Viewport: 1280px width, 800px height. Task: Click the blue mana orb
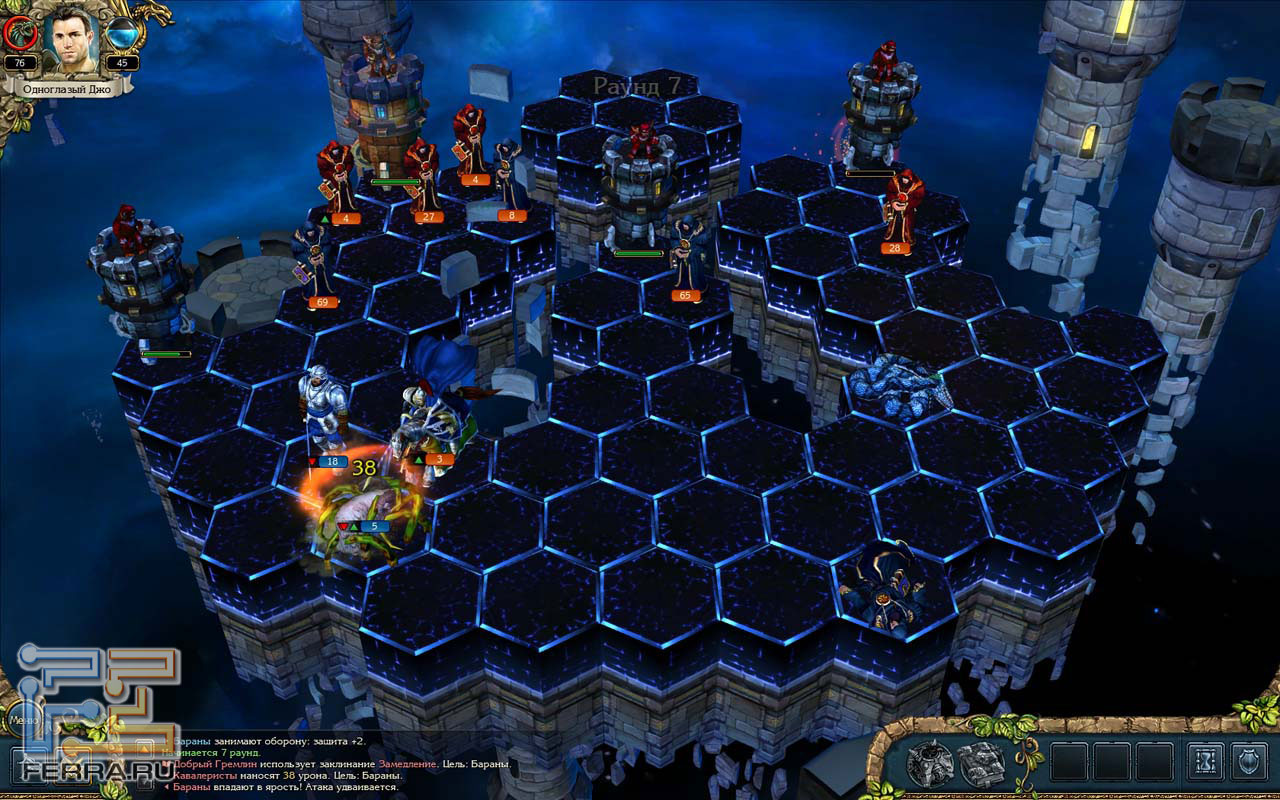122,34
